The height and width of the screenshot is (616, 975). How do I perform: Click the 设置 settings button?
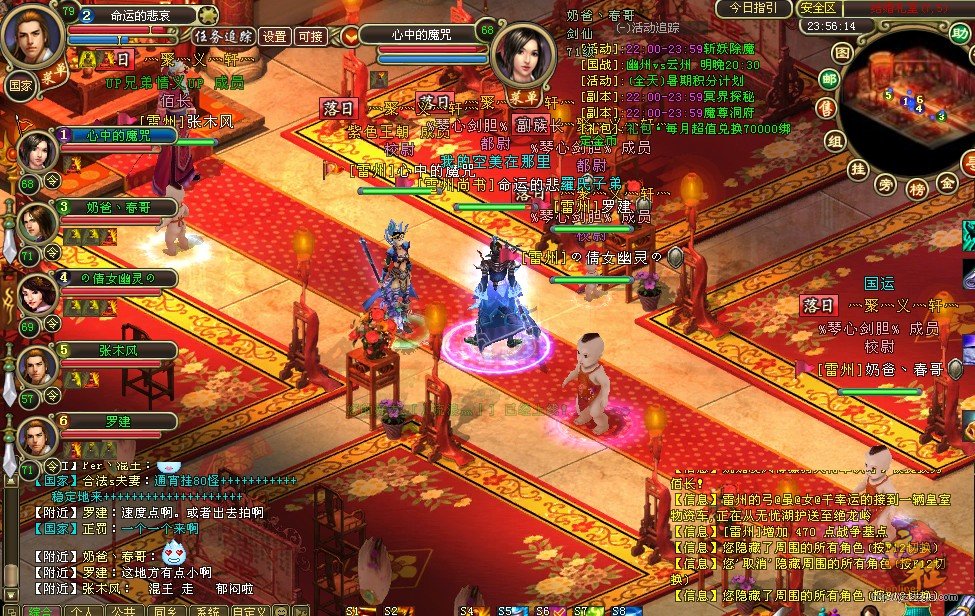click(x=274, y=36)
